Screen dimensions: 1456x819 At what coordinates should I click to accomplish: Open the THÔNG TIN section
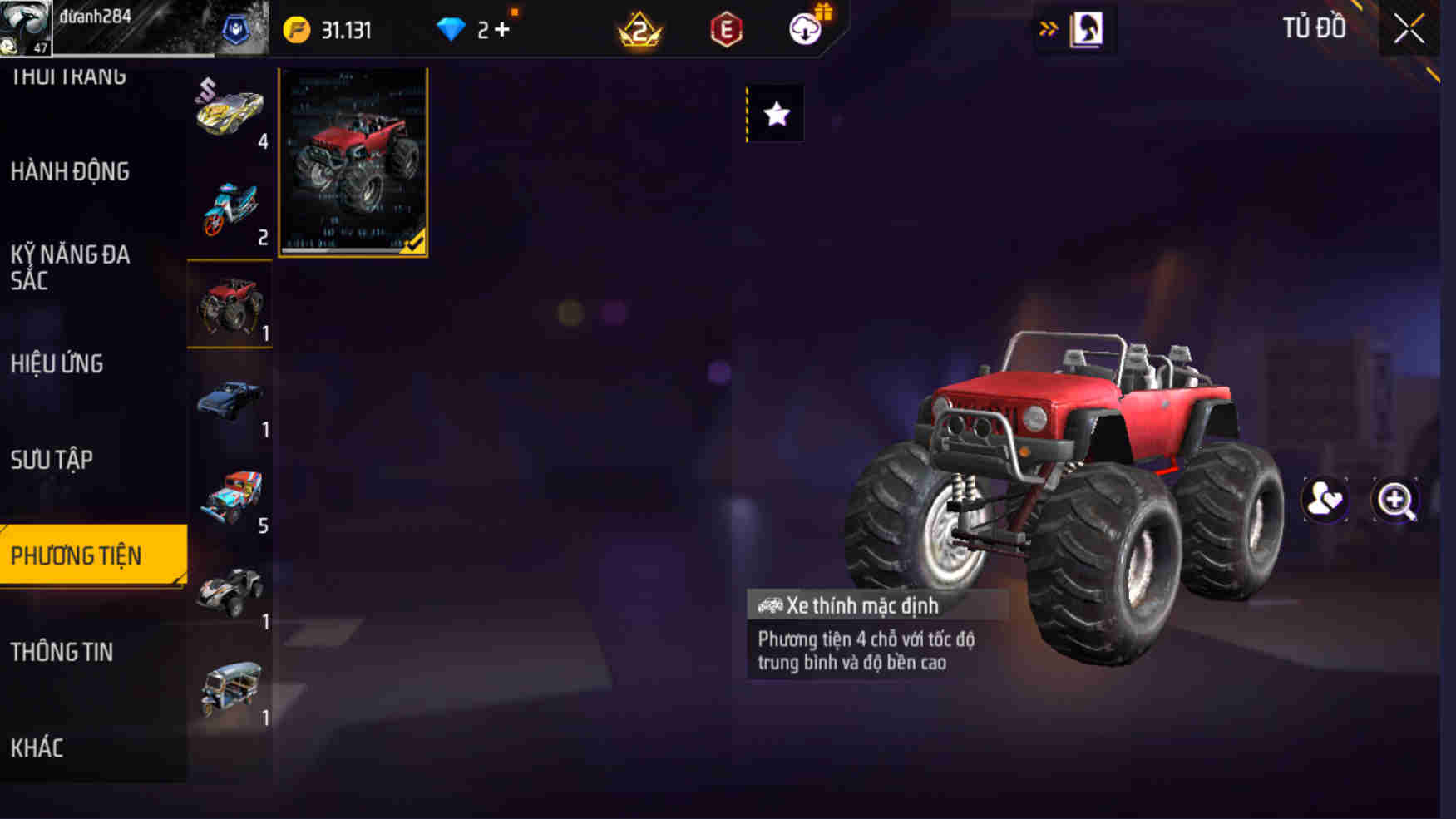(62, 654)
